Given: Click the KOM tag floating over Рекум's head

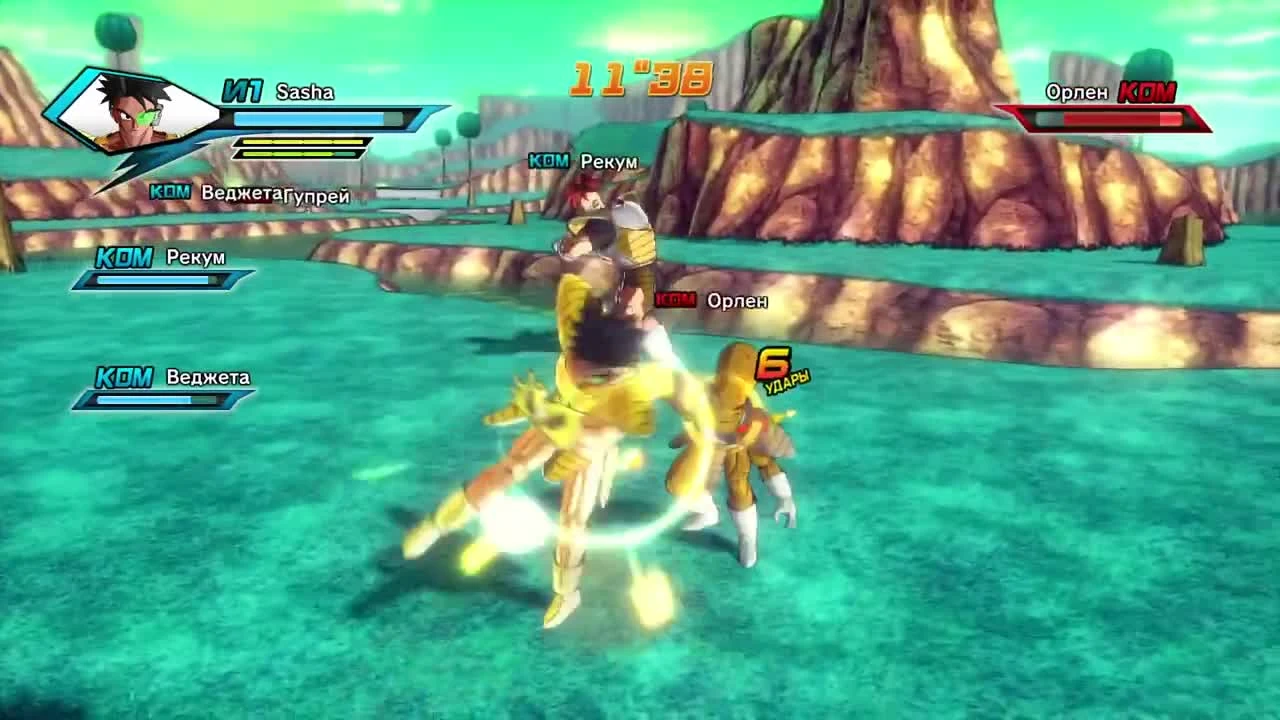Looking at the screenshot, I should [x=549, y=160].
